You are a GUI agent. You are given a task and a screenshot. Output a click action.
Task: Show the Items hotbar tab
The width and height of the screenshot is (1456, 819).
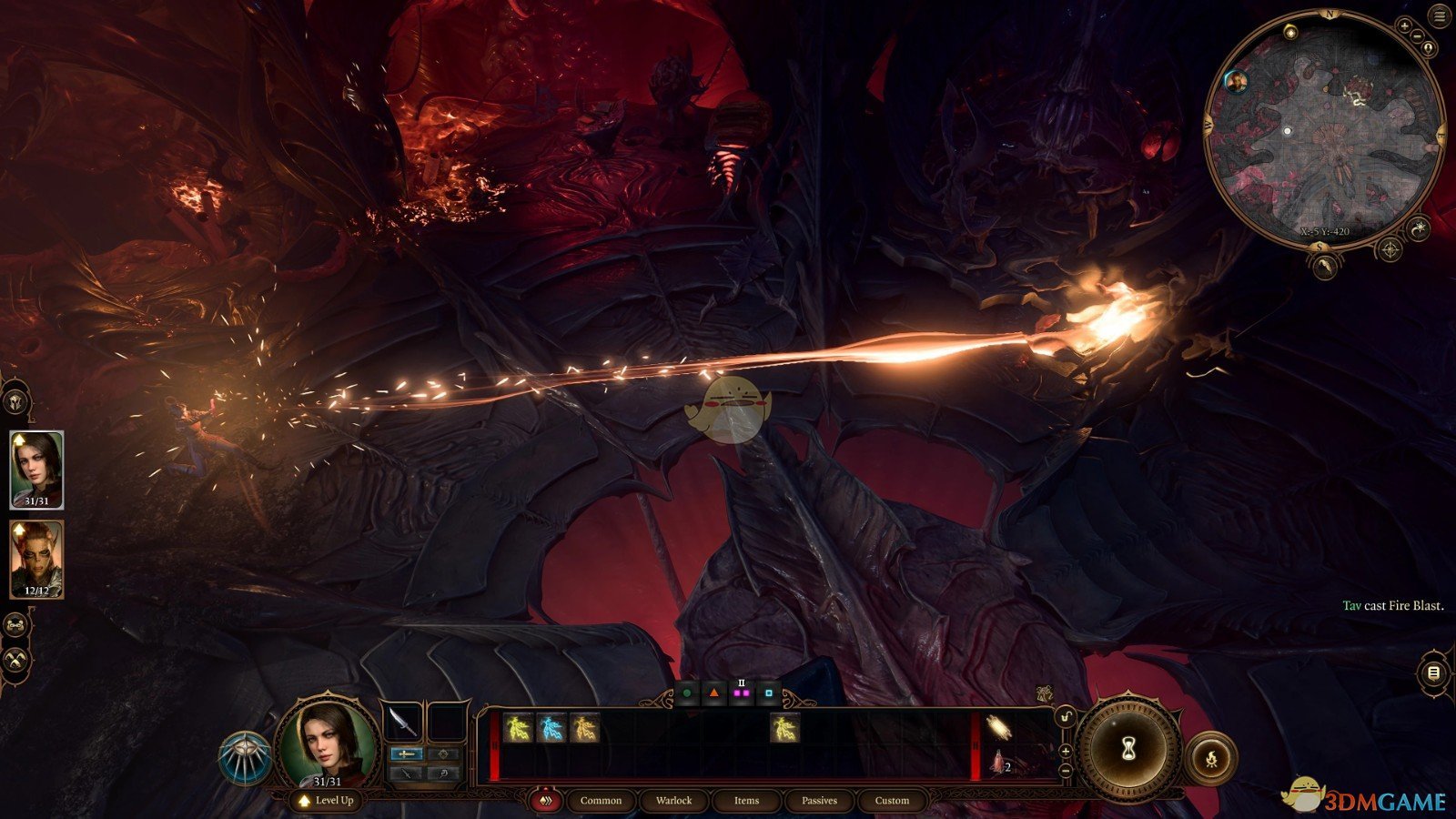coord(746,801)
